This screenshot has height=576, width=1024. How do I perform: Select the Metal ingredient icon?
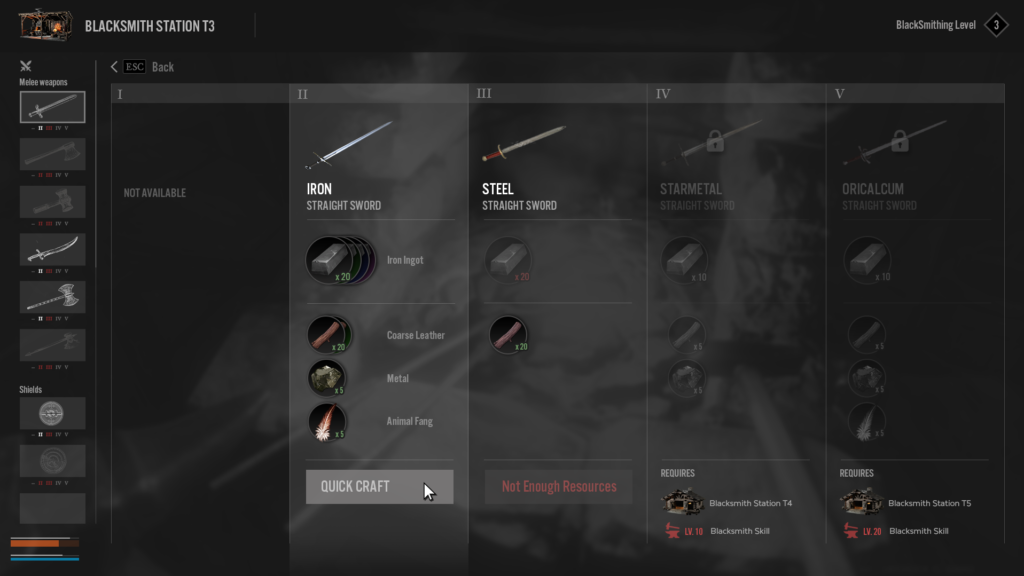[x=327, y=378]
